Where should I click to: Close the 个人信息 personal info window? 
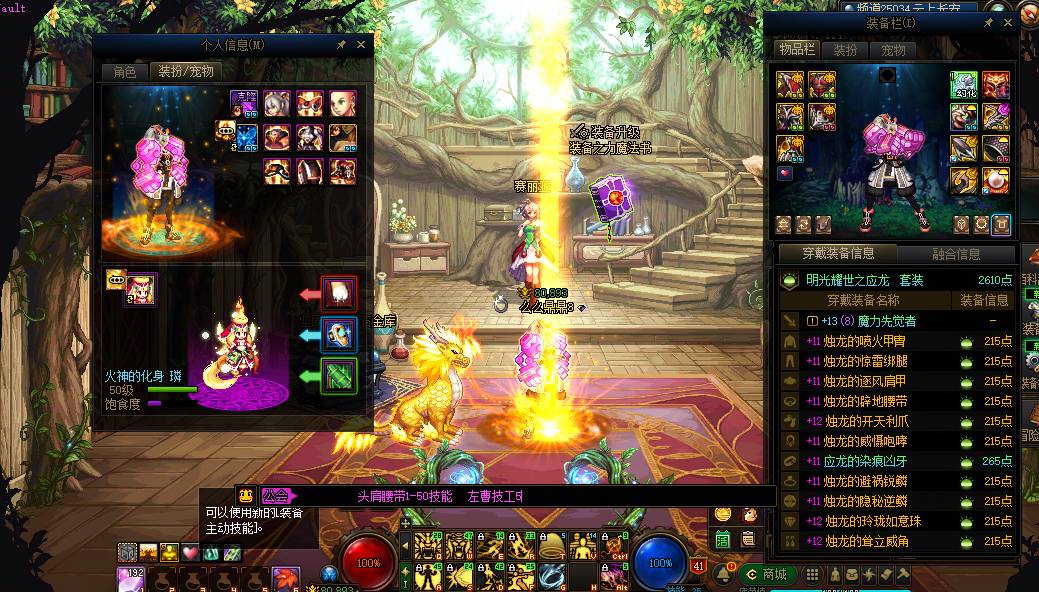tap(361, 45)
